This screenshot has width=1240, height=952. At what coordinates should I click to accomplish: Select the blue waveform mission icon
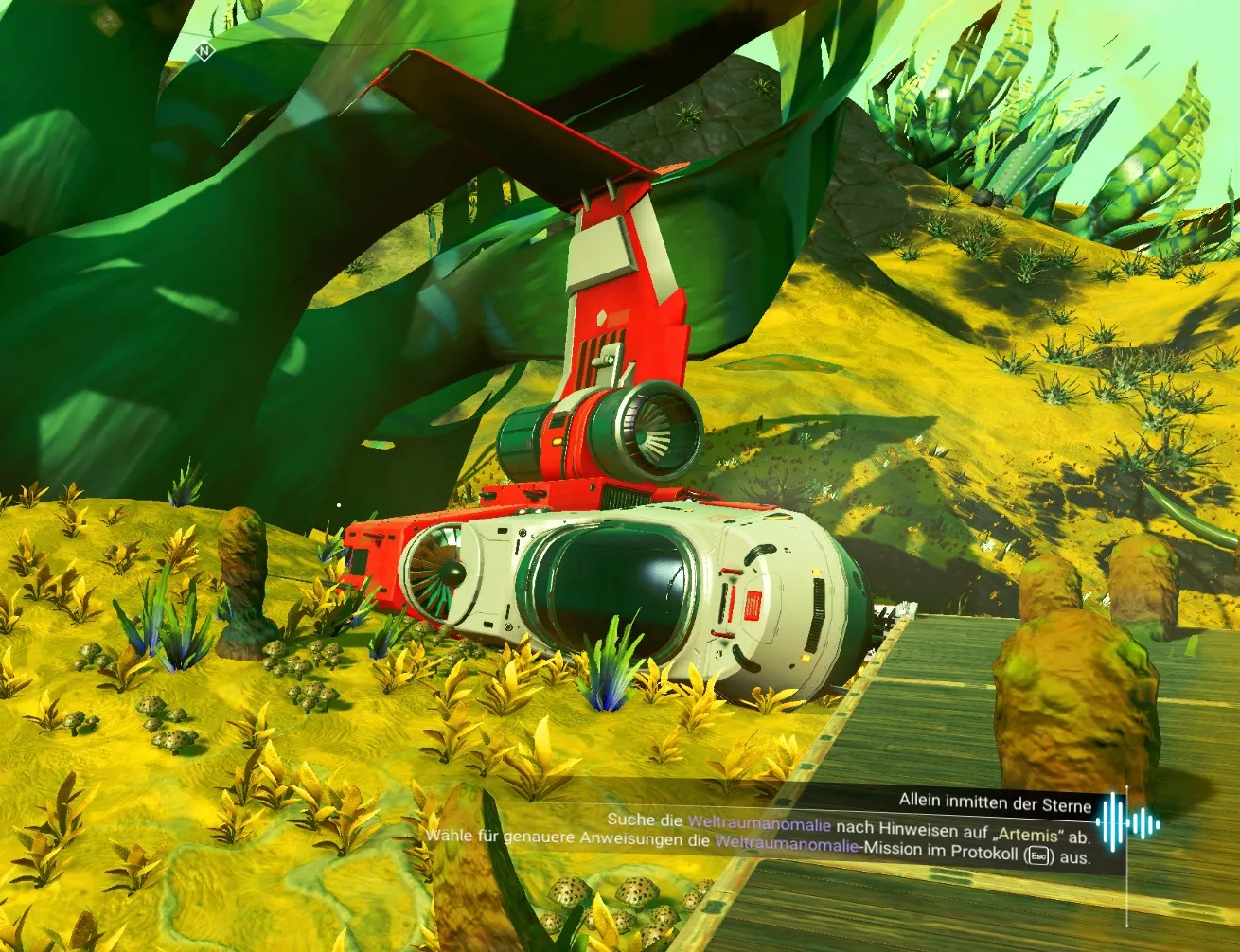click(x=1128, y=821)
